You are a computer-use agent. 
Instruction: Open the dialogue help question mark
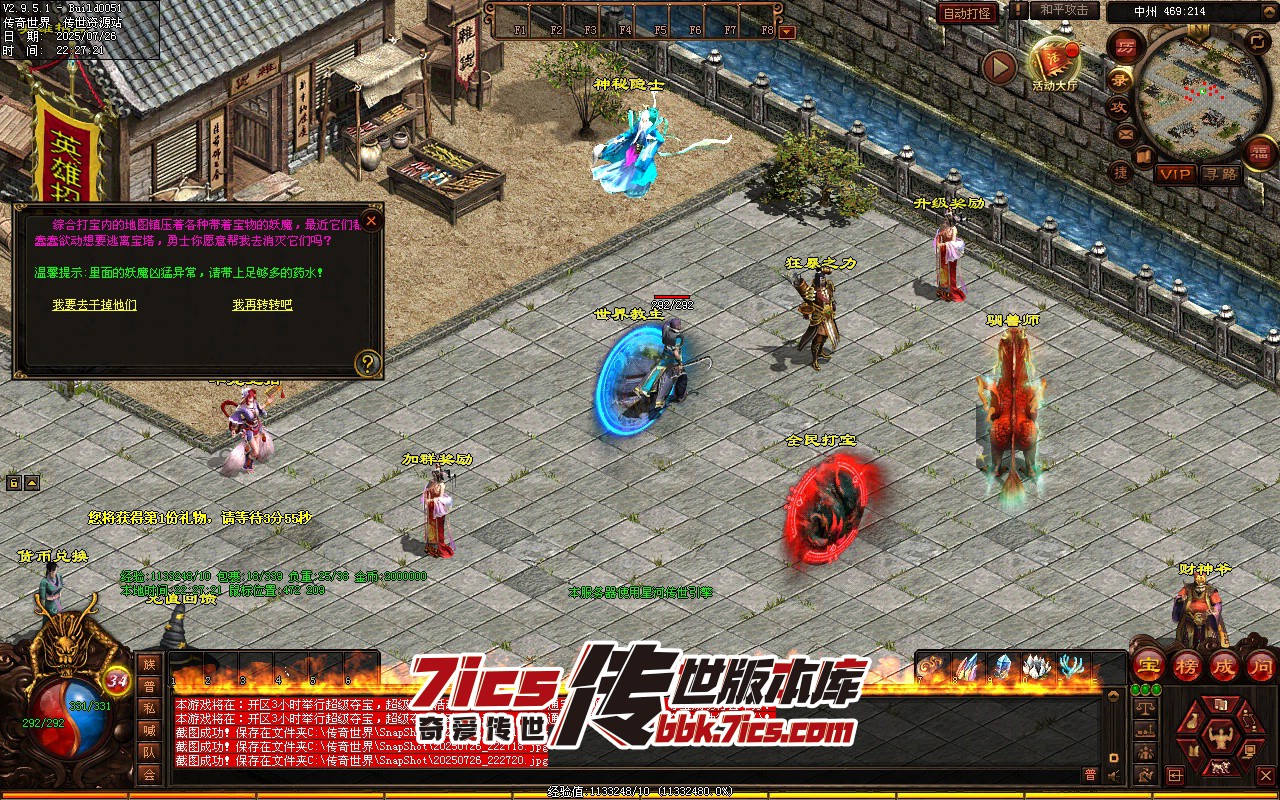coord(368,363)
